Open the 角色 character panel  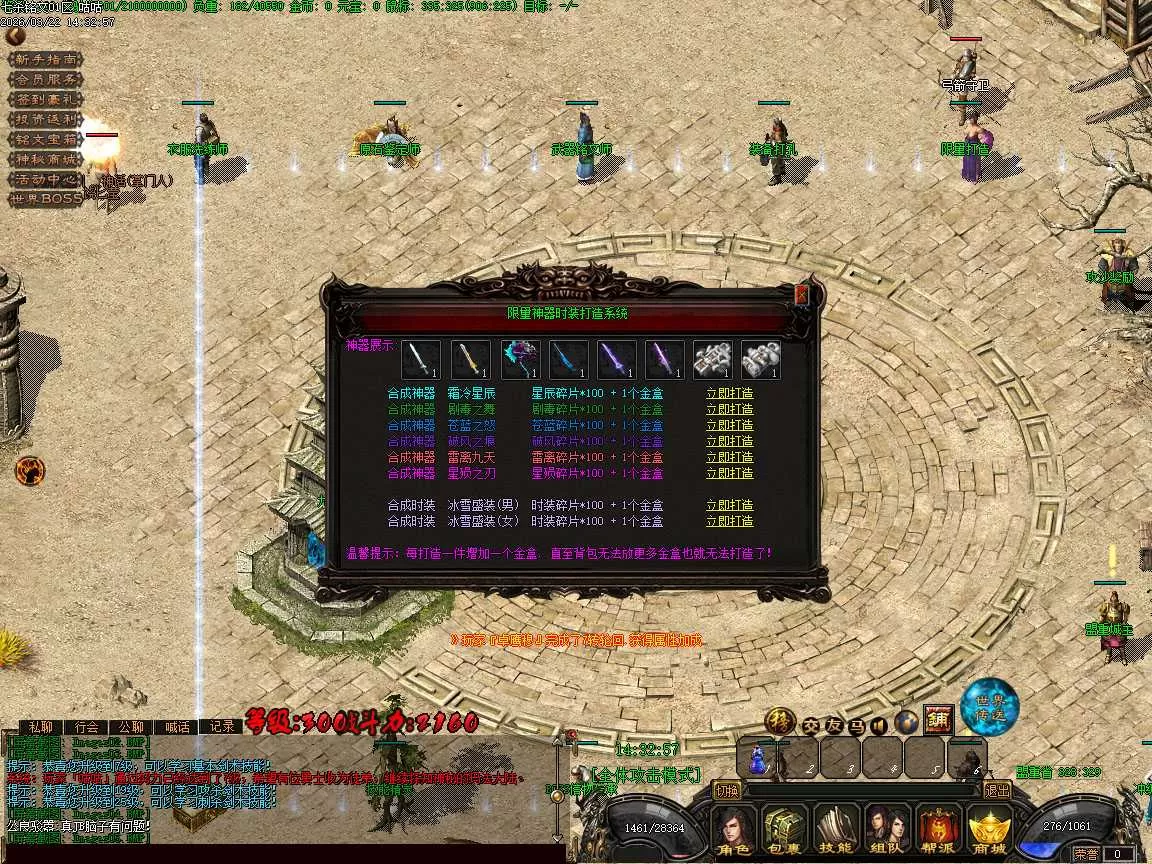coord(732,832)
